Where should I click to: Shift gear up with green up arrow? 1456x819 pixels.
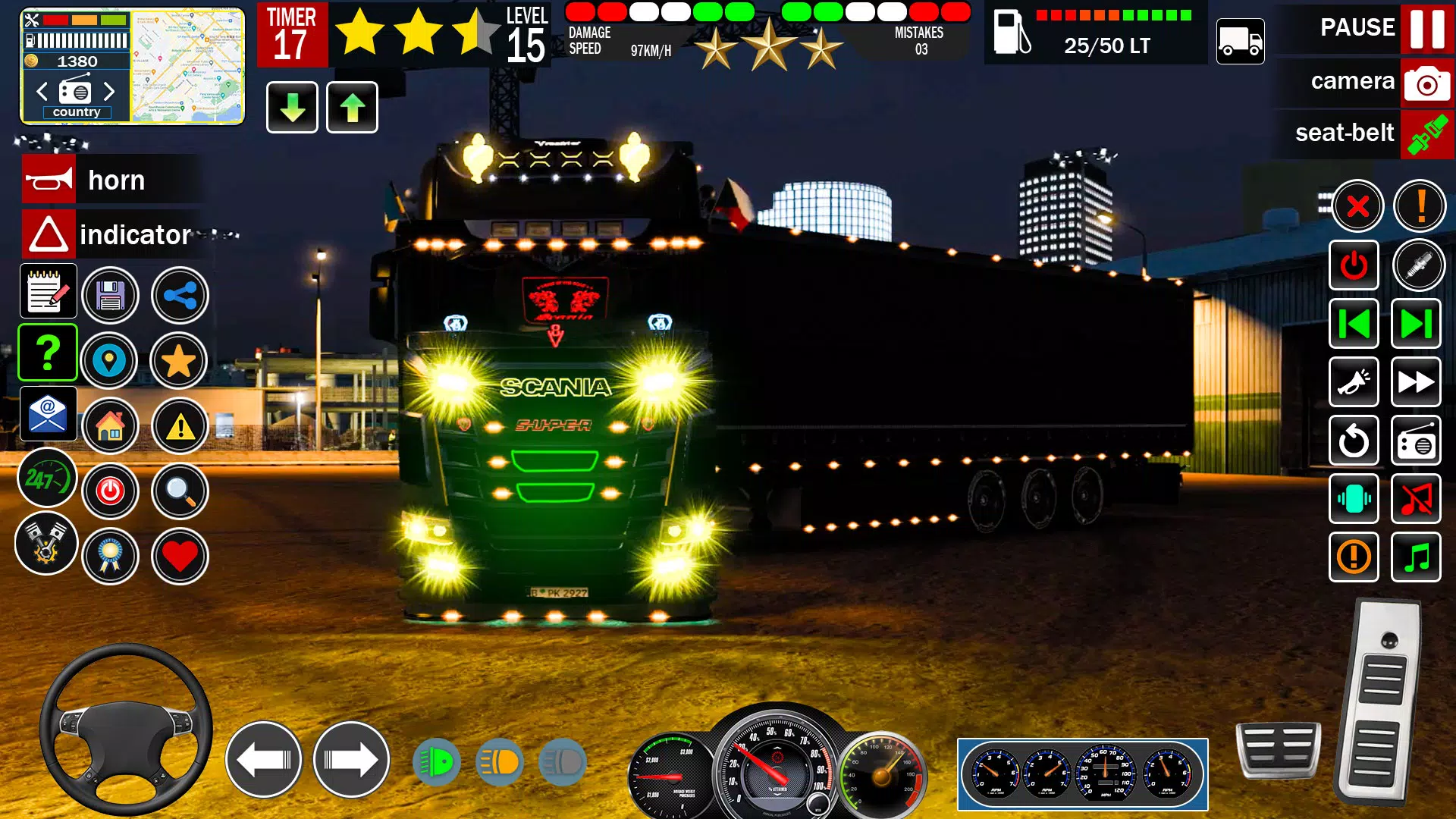click(x=352, y=108)
